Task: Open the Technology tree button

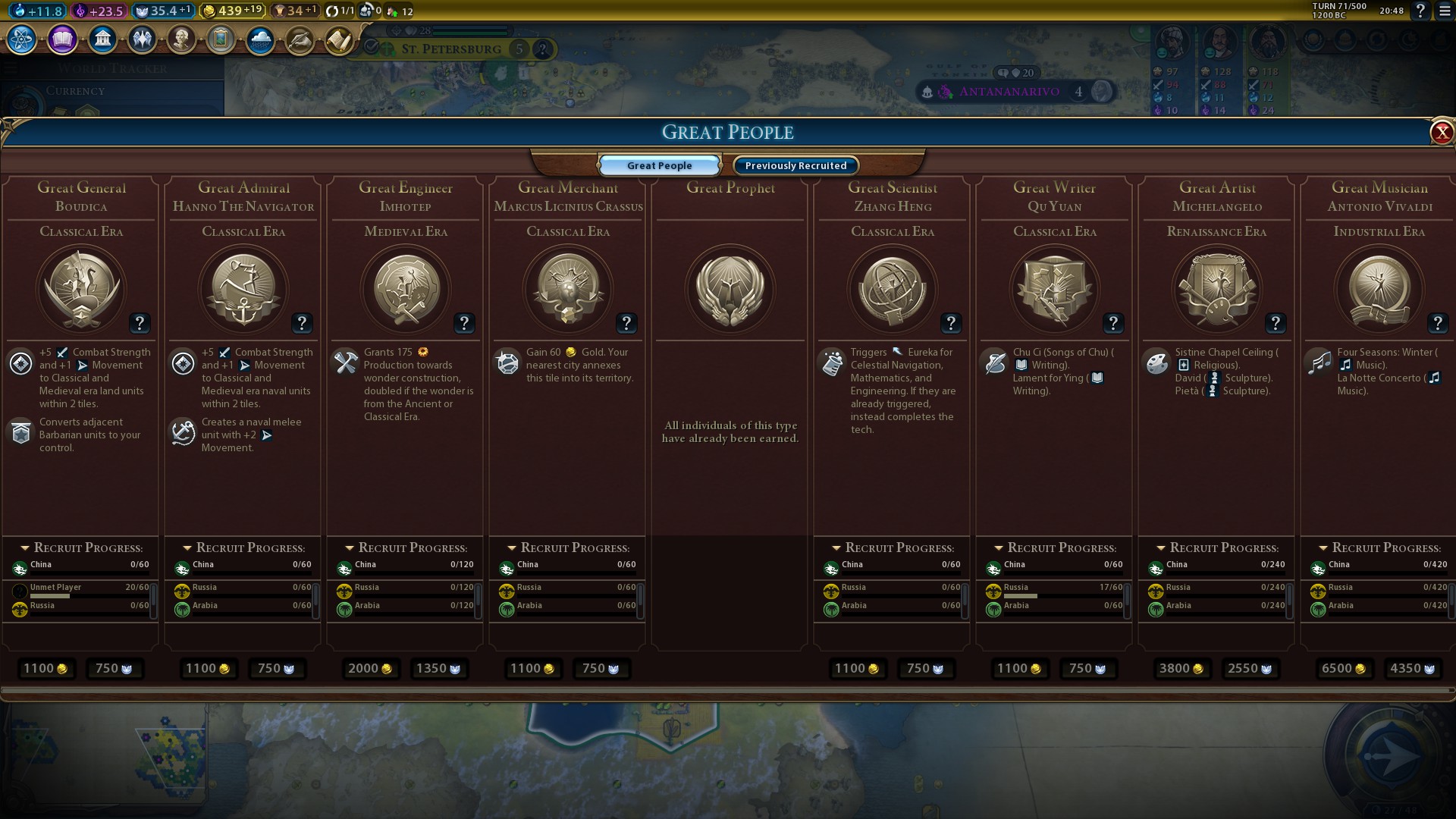Action: [21, 39]
